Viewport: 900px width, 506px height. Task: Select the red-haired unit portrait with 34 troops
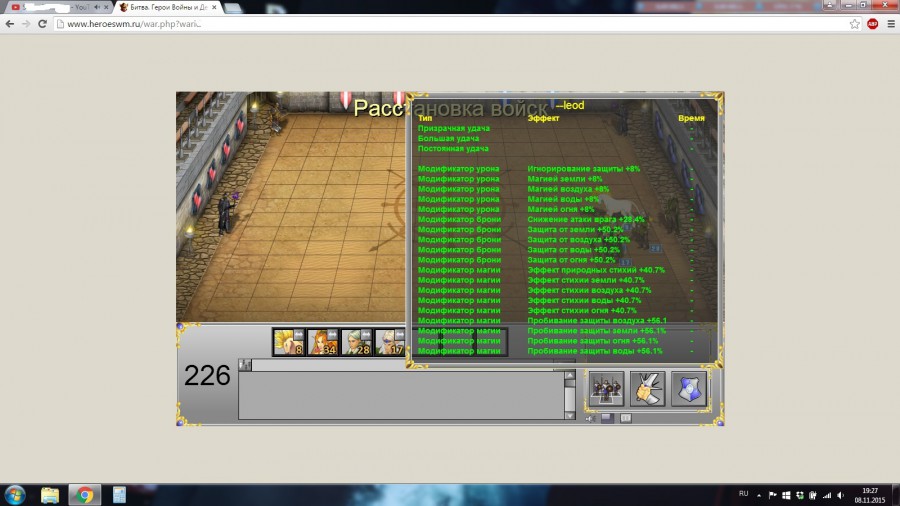pyautogui.click(x=322, y=342)
